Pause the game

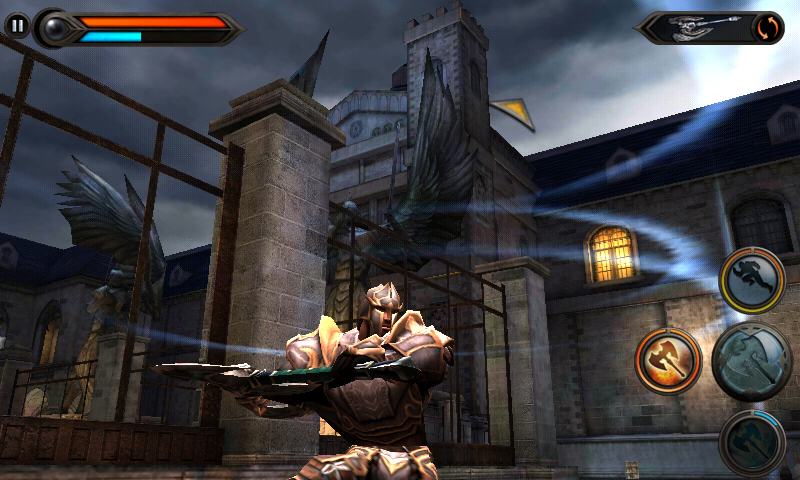(x=17, y=26)
